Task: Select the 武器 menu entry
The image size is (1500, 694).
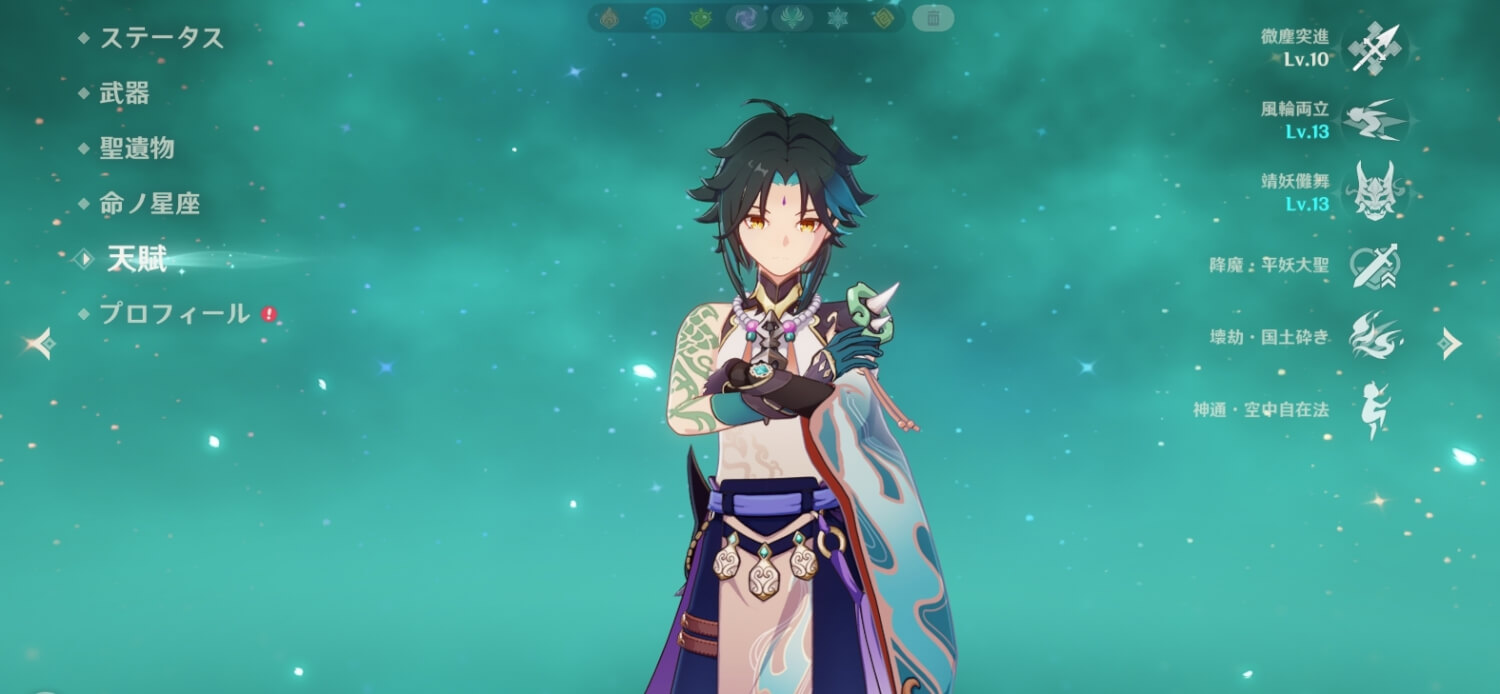Action: click(124, 94)
